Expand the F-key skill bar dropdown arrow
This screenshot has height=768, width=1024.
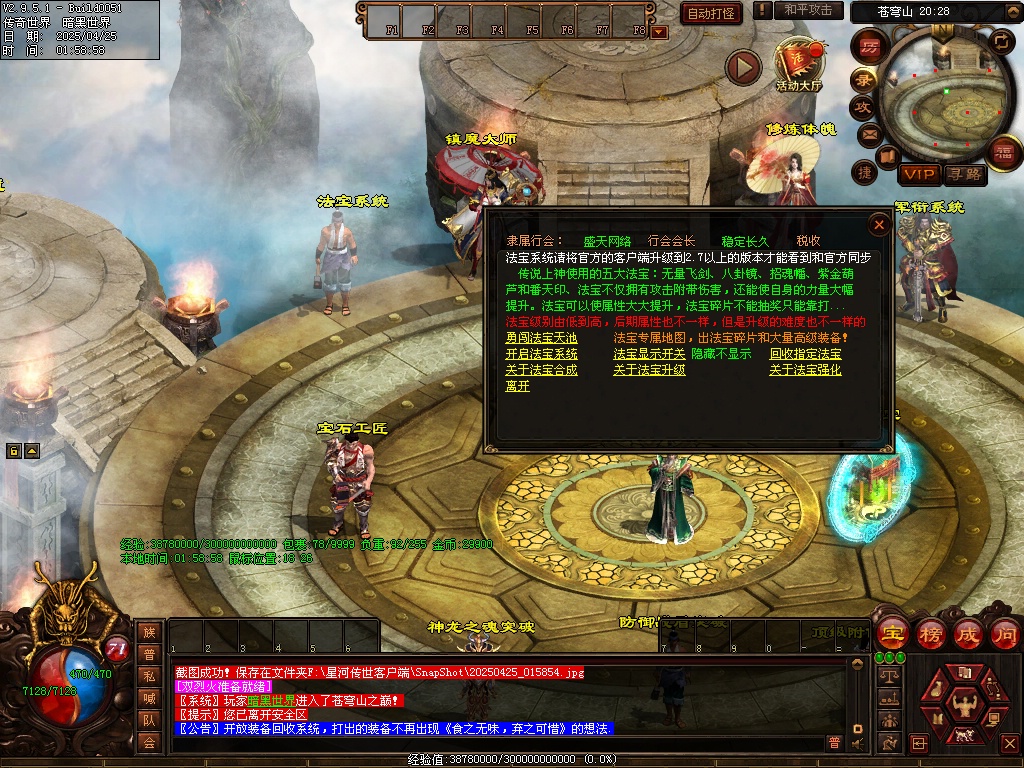coord(659,31)
